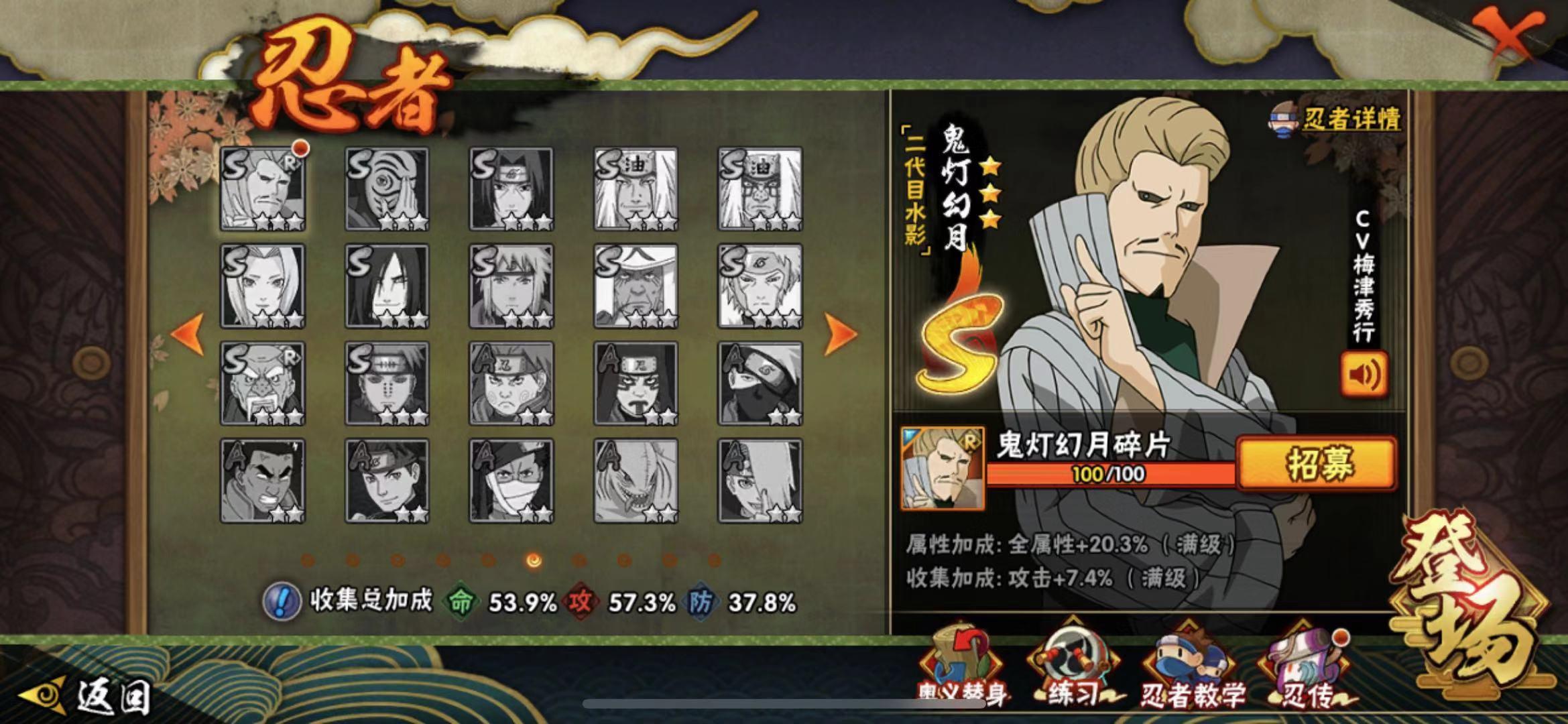
Task: Select the Kakashi masked ninja portrait
Action: coord(760,383)
